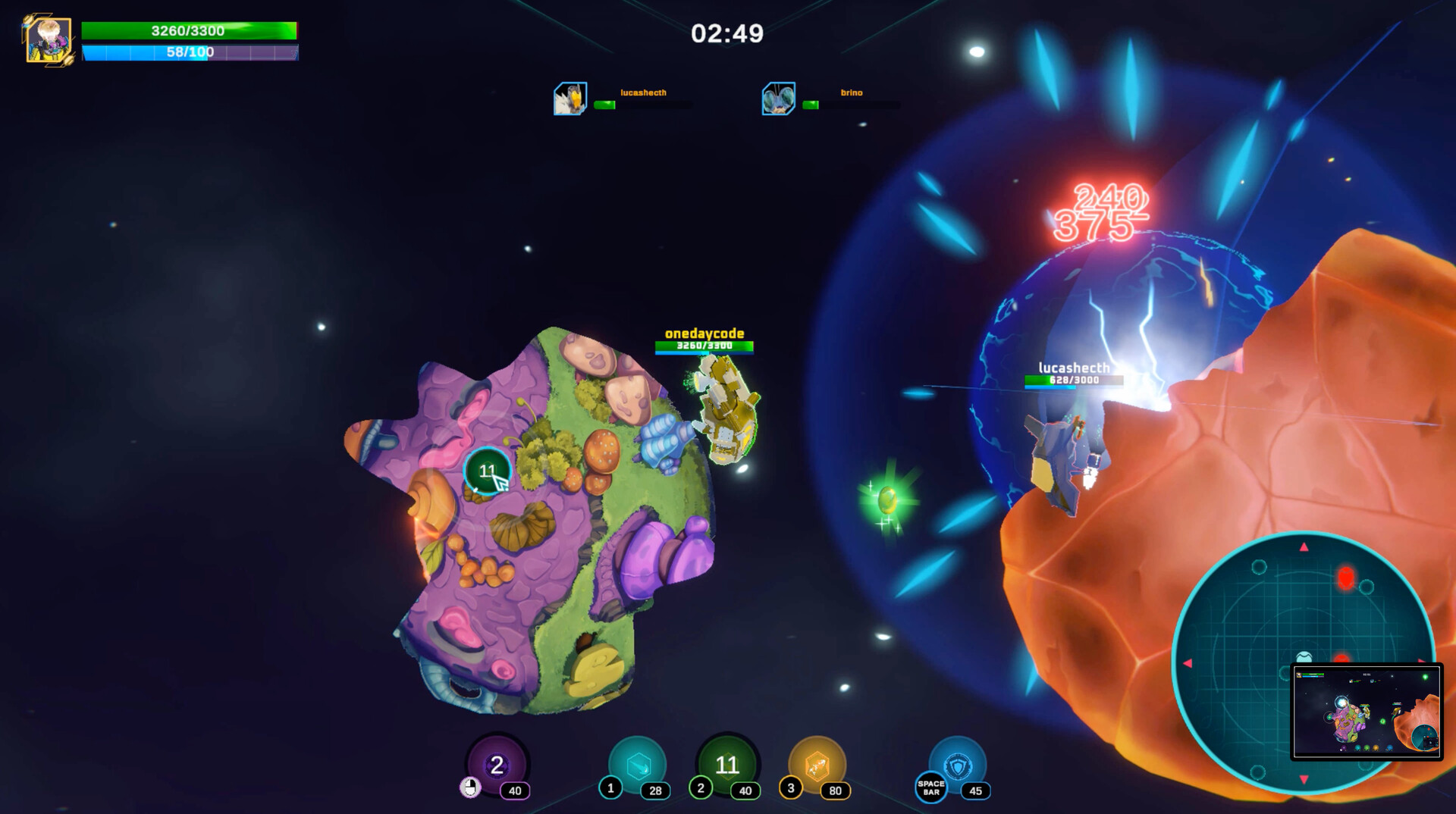Viewport: 1456px width, 814px height.
Task: Toggle the shield icon inside the spacebar ability
Action: (x=958, y=767)
